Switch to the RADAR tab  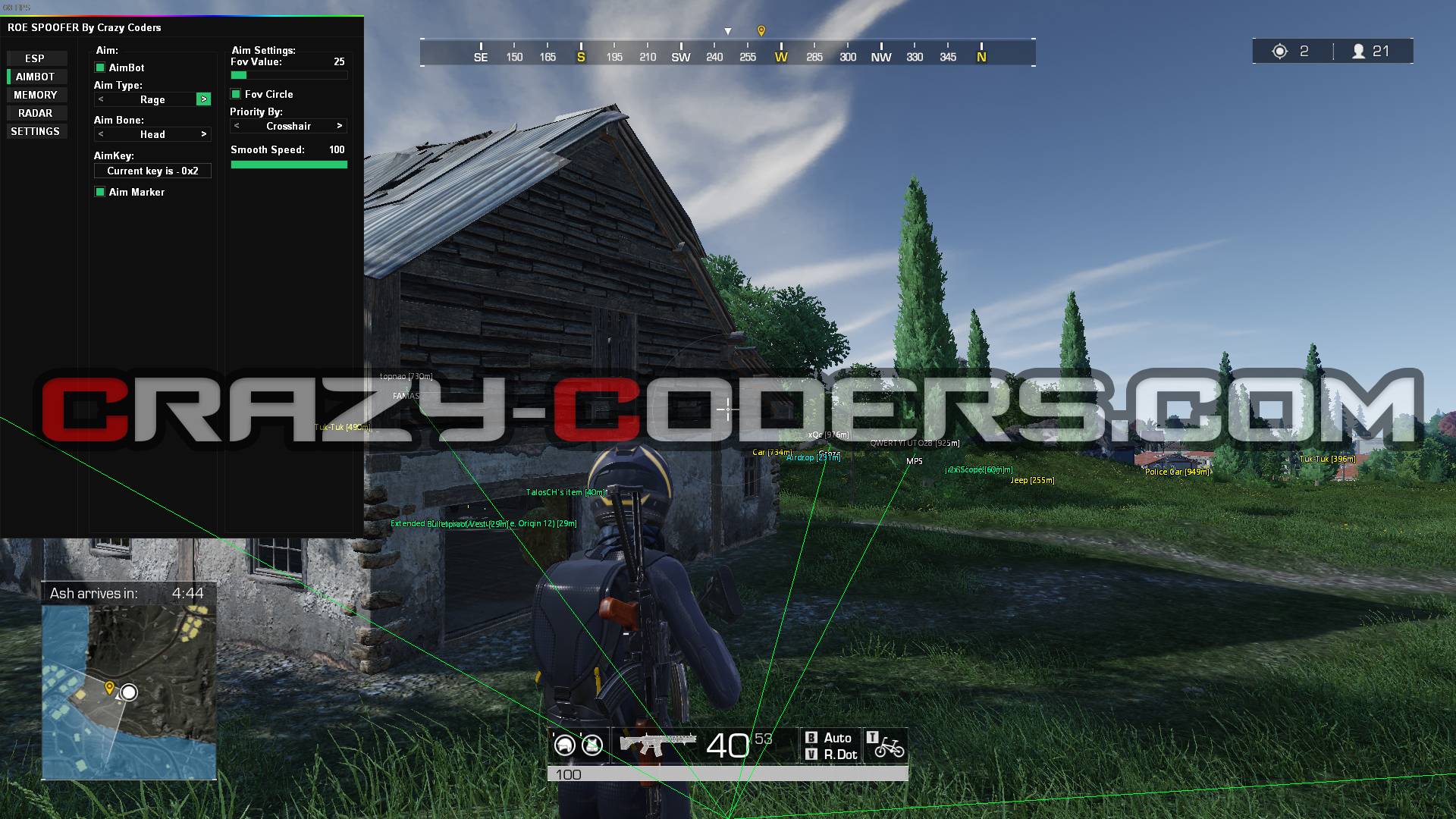click(36, 112)
